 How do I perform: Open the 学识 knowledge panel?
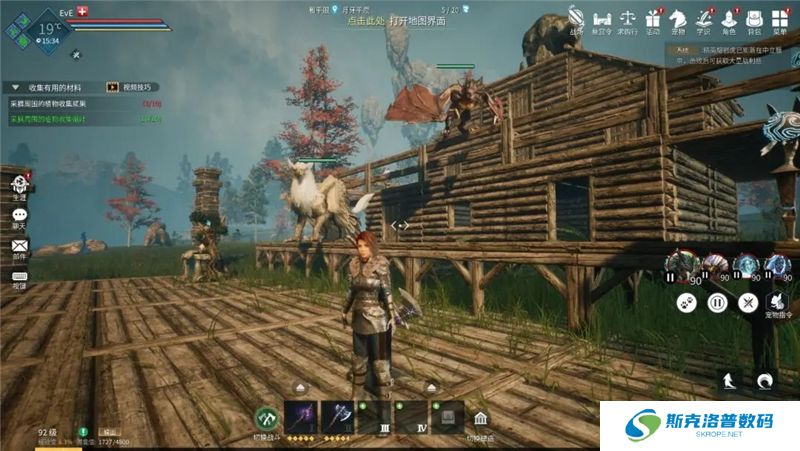tap(704, 17)
